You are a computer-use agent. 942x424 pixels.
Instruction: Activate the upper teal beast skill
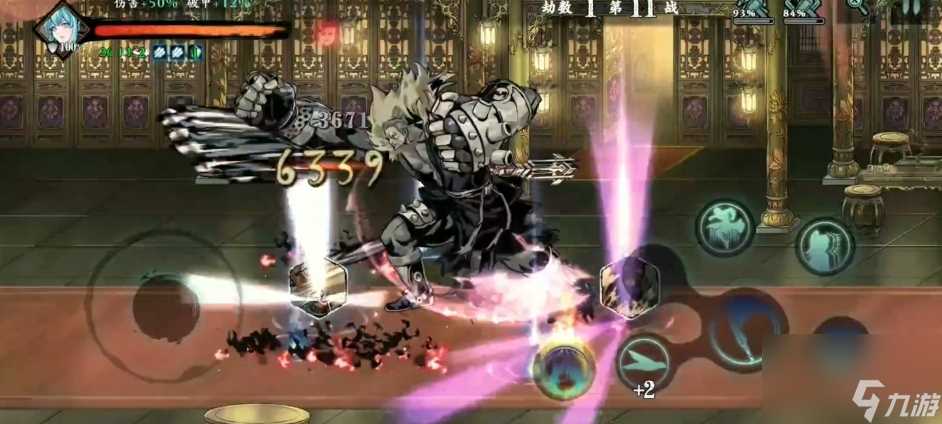[x=724, y=229]
